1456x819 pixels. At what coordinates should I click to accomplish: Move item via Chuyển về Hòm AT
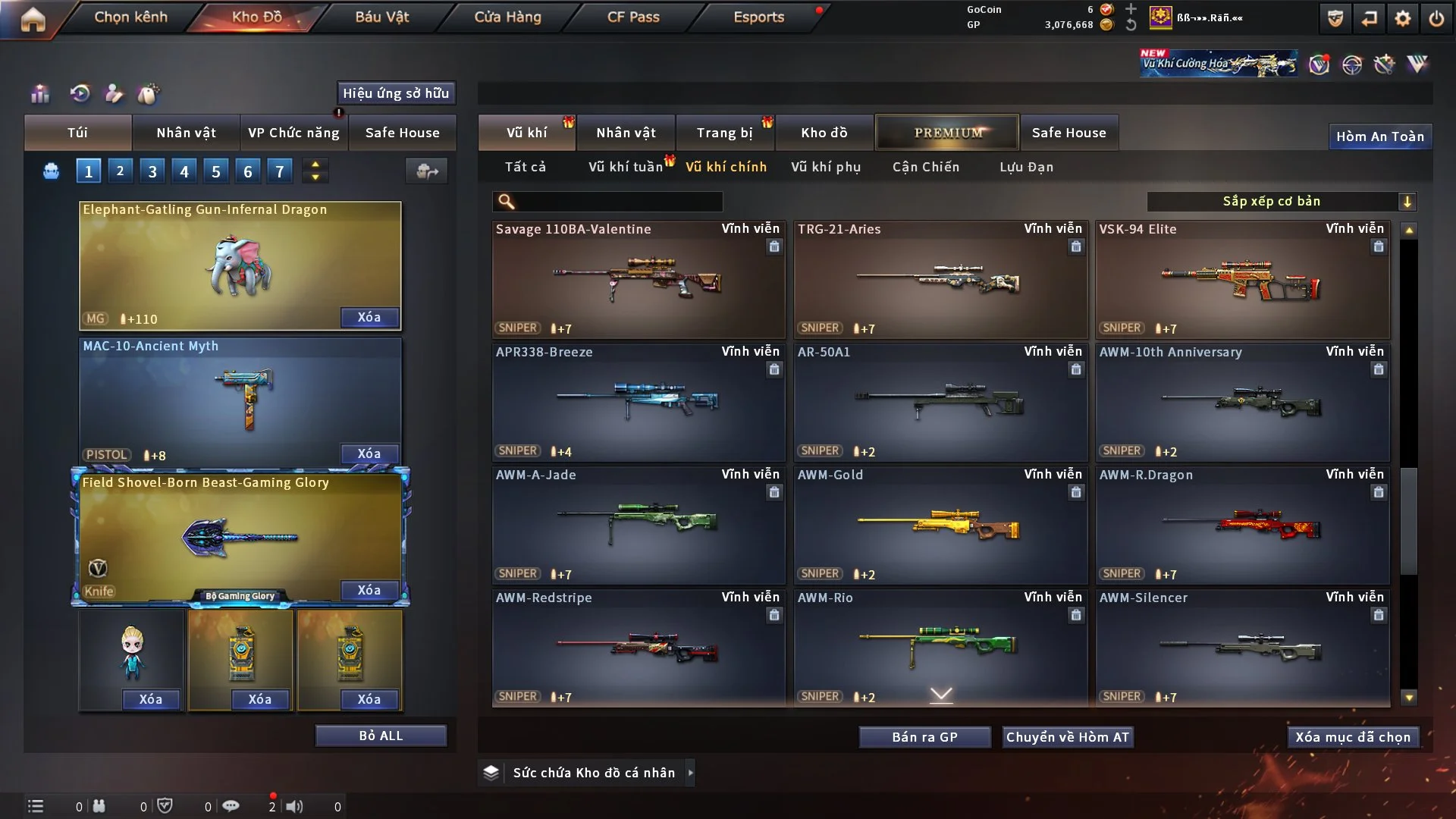(1068, 737)
